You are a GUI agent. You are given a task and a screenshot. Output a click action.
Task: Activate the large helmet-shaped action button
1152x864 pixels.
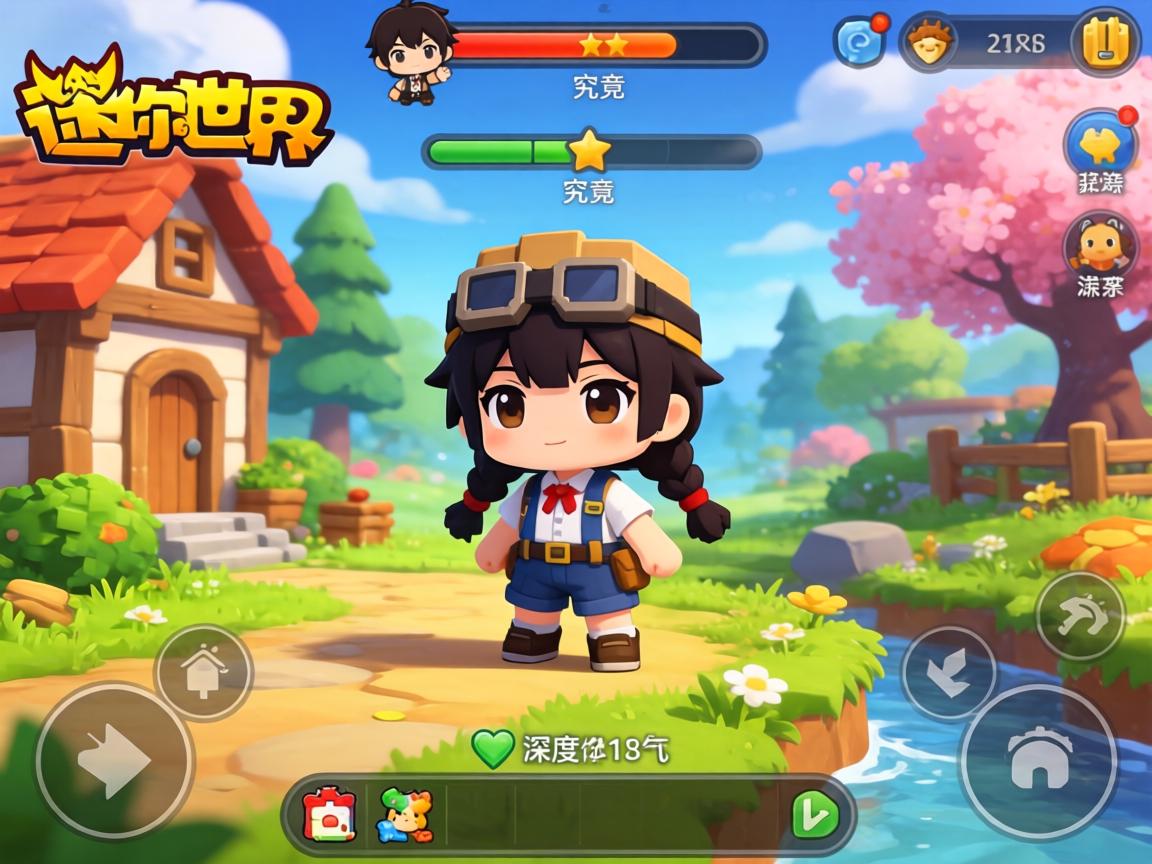(x=1038, y=762)
